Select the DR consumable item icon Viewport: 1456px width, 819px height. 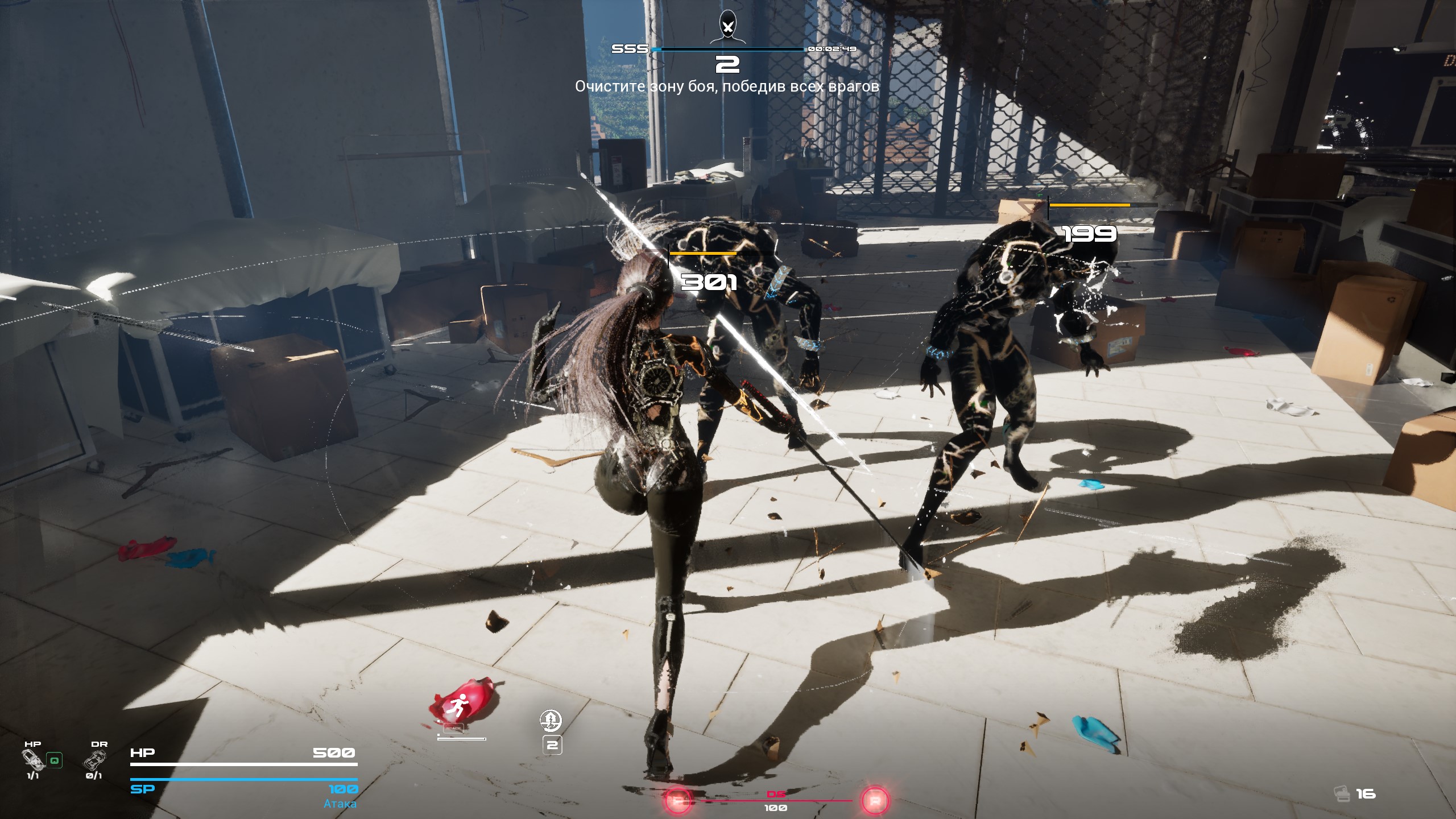click(94, 760)
